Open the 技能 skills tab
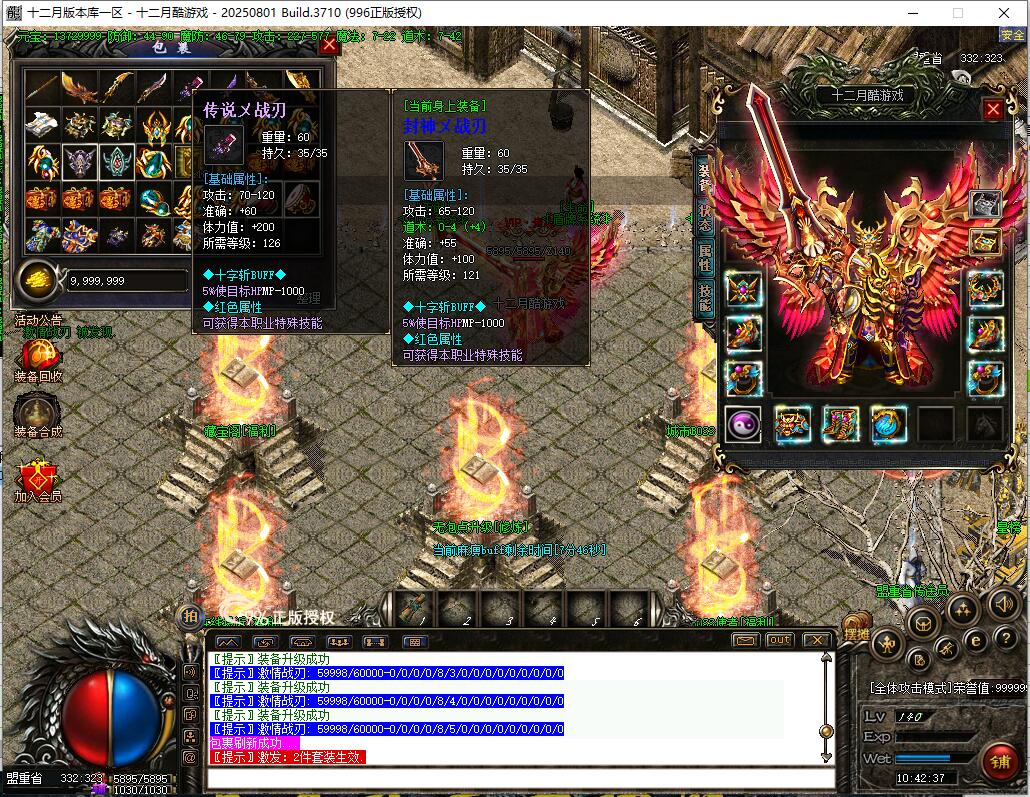 [x=704, y=298]
